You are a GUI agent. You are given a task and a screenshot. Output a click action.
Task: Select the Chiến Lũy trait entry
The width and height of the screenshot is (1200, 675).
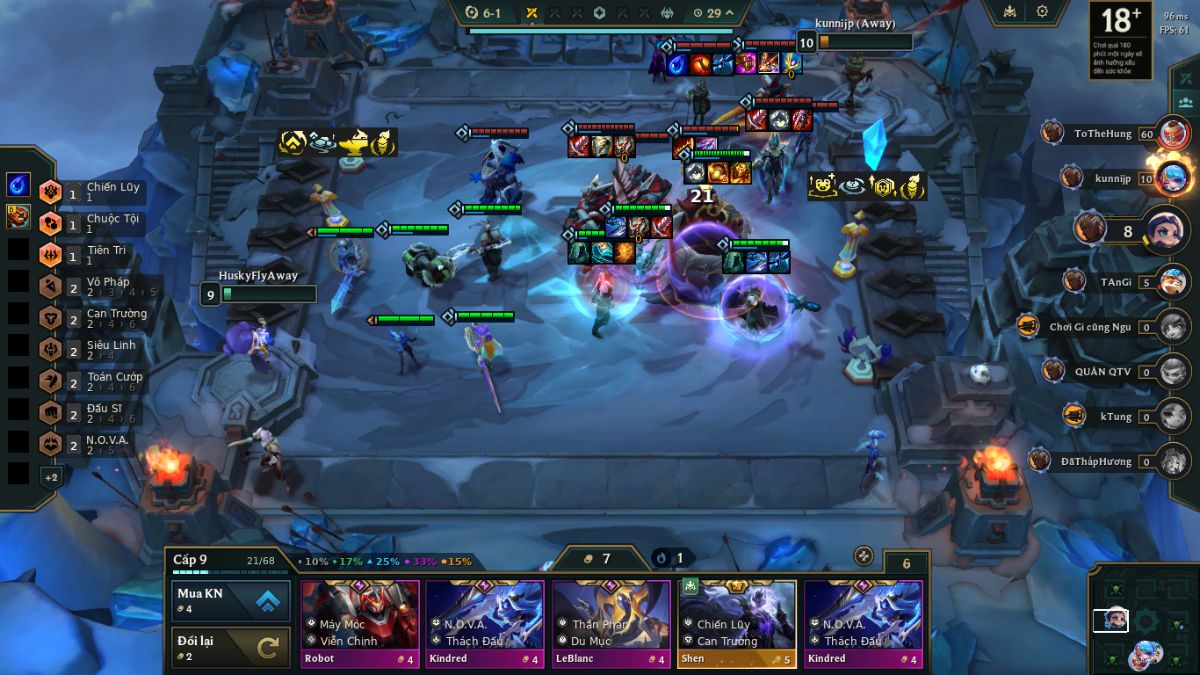point(95,191)
